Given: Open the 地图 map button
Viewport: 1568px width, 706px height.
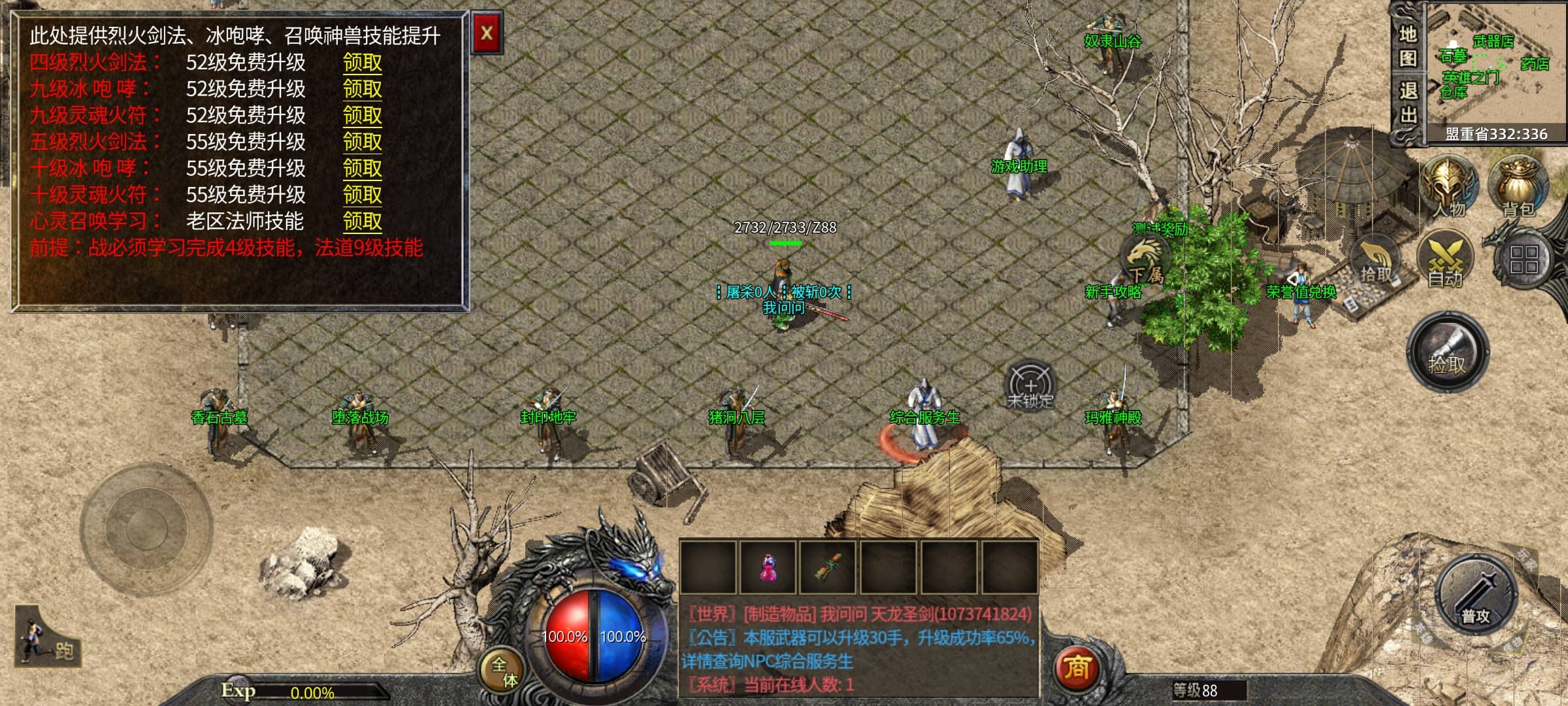Looking at the screenshot, I should (x=1407, y=46).
